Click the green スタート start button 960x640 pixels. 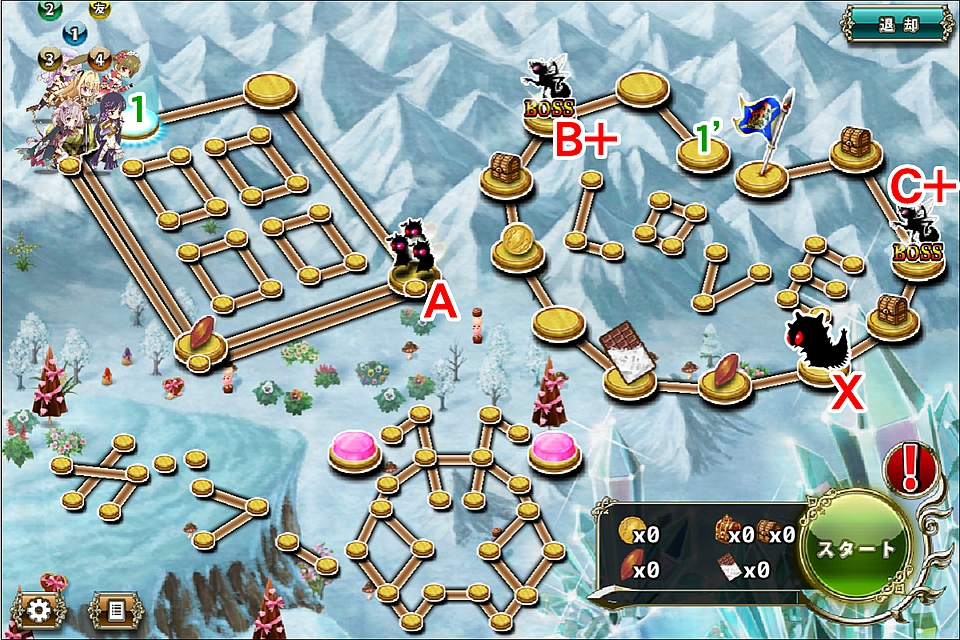point(856,548)
